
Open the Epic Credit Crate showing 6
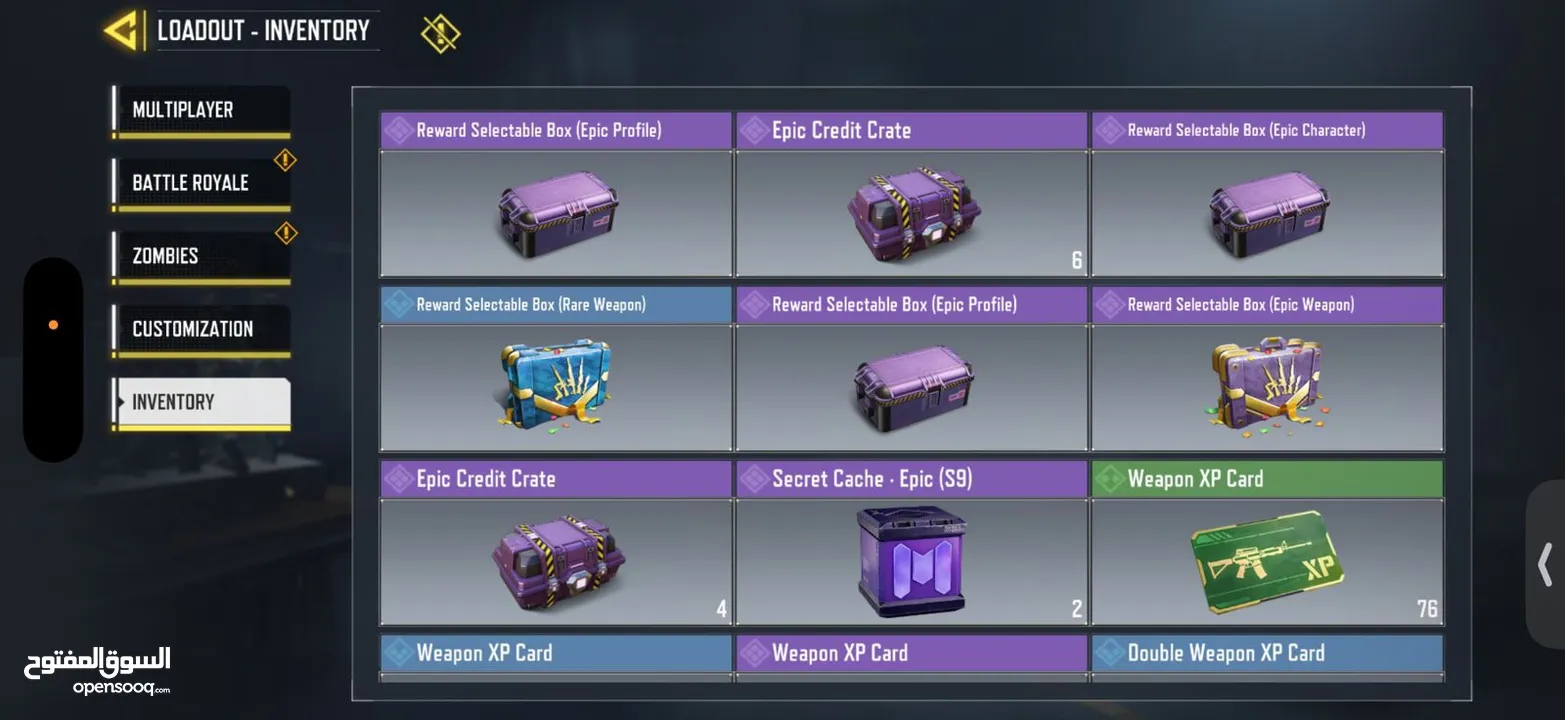pos(911,213)
